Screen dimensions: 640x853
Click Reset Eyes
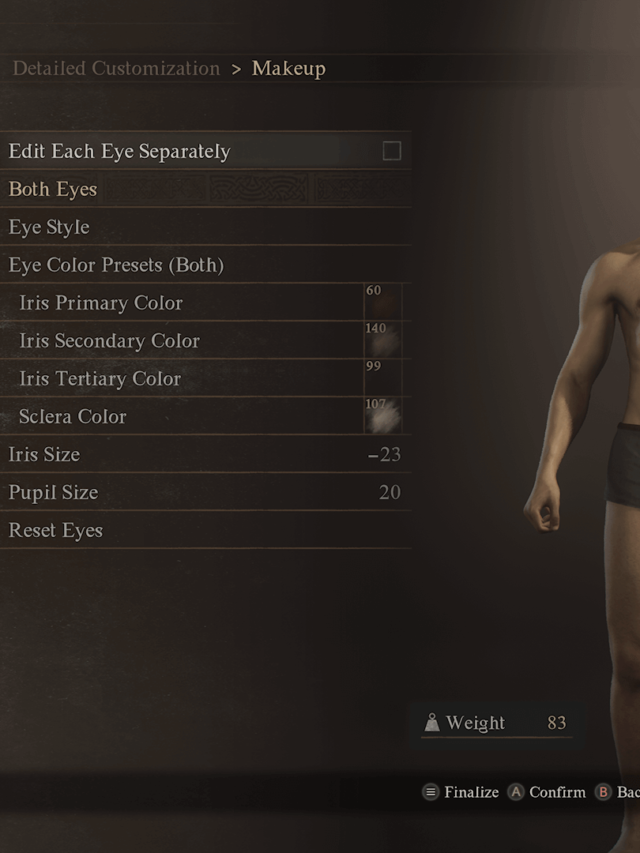click(56, 530)
